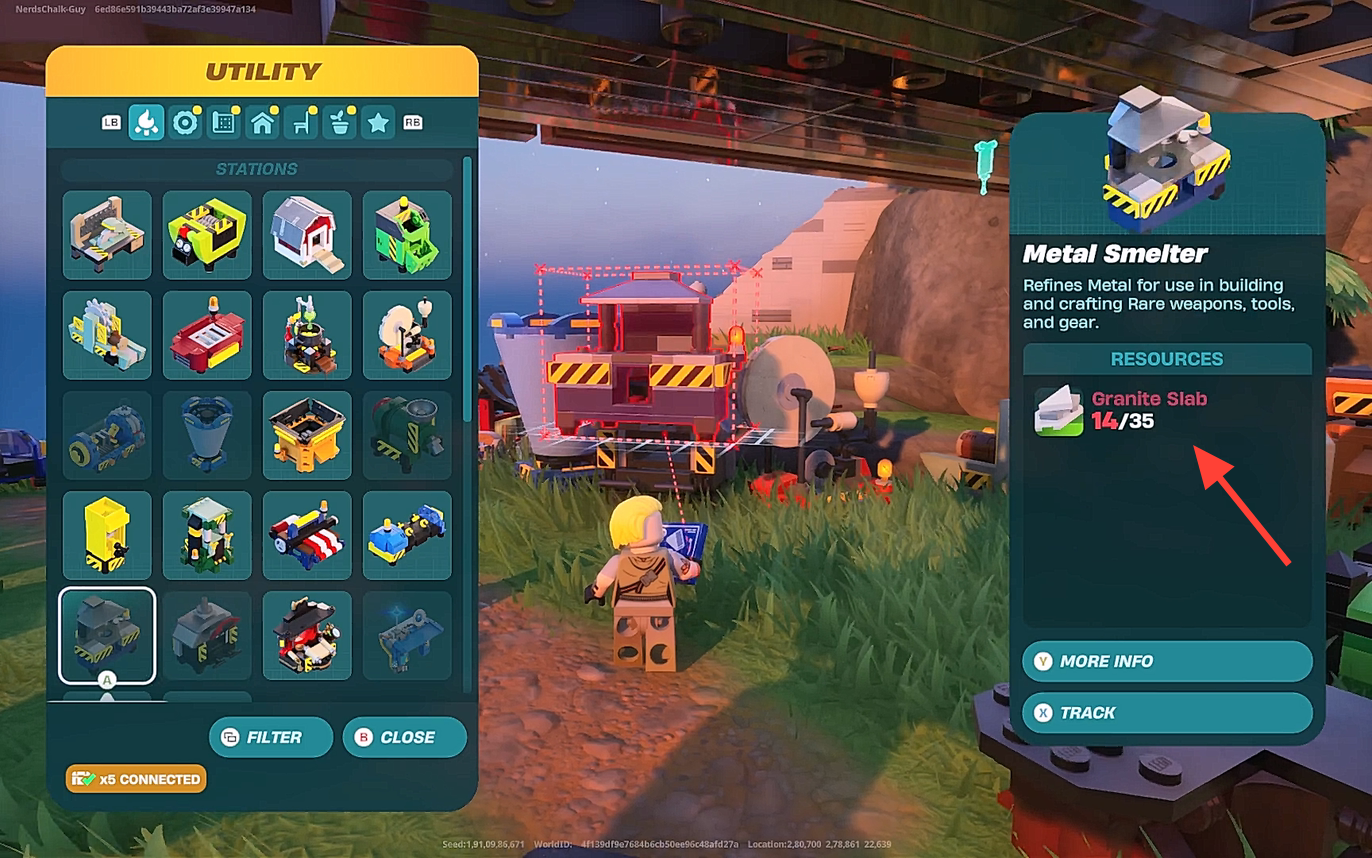
Task: Select the grinding stone wheel station
Action: 407,335
